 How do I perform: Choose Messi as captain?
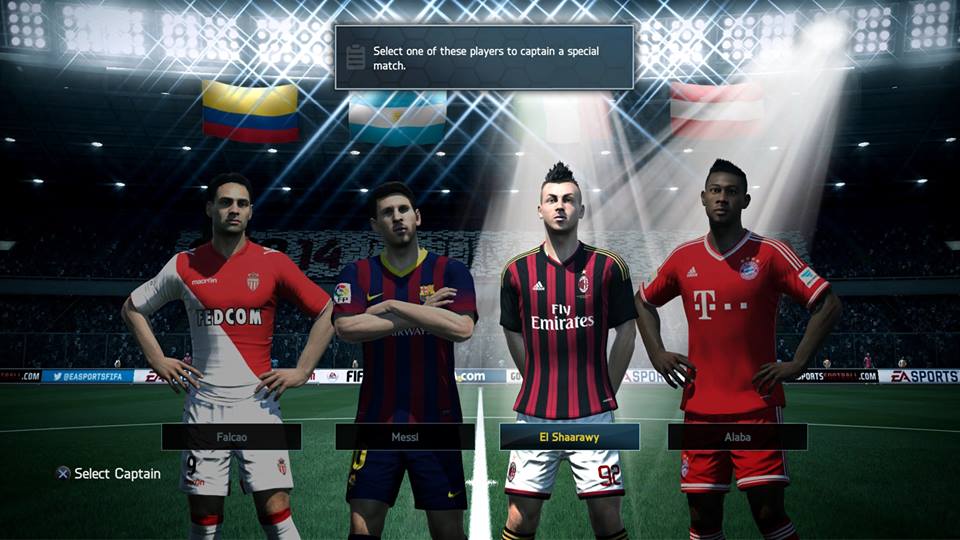click(x=405, y=437)
